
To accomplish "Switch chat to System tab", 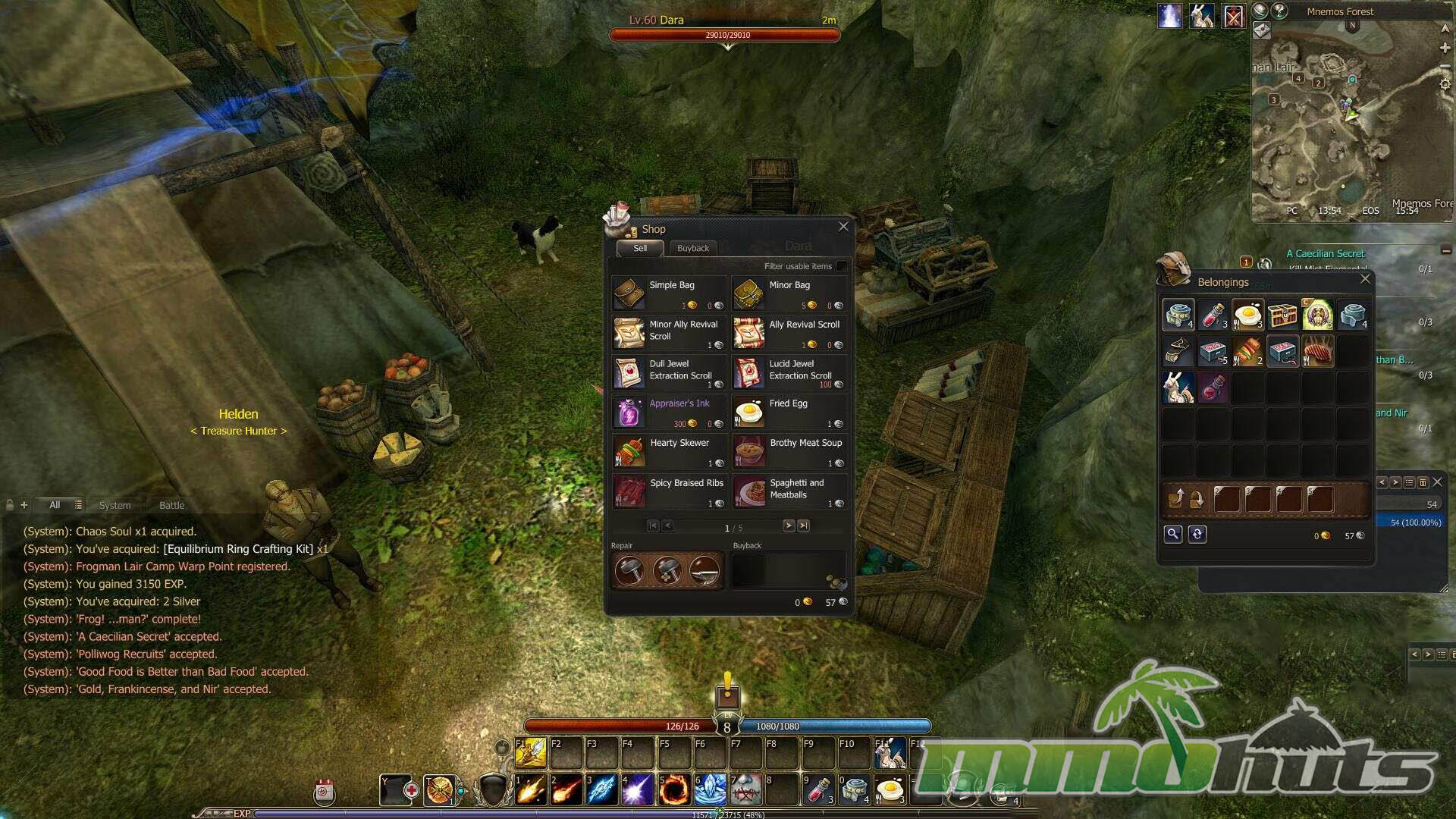I will (x=115, y=505).
